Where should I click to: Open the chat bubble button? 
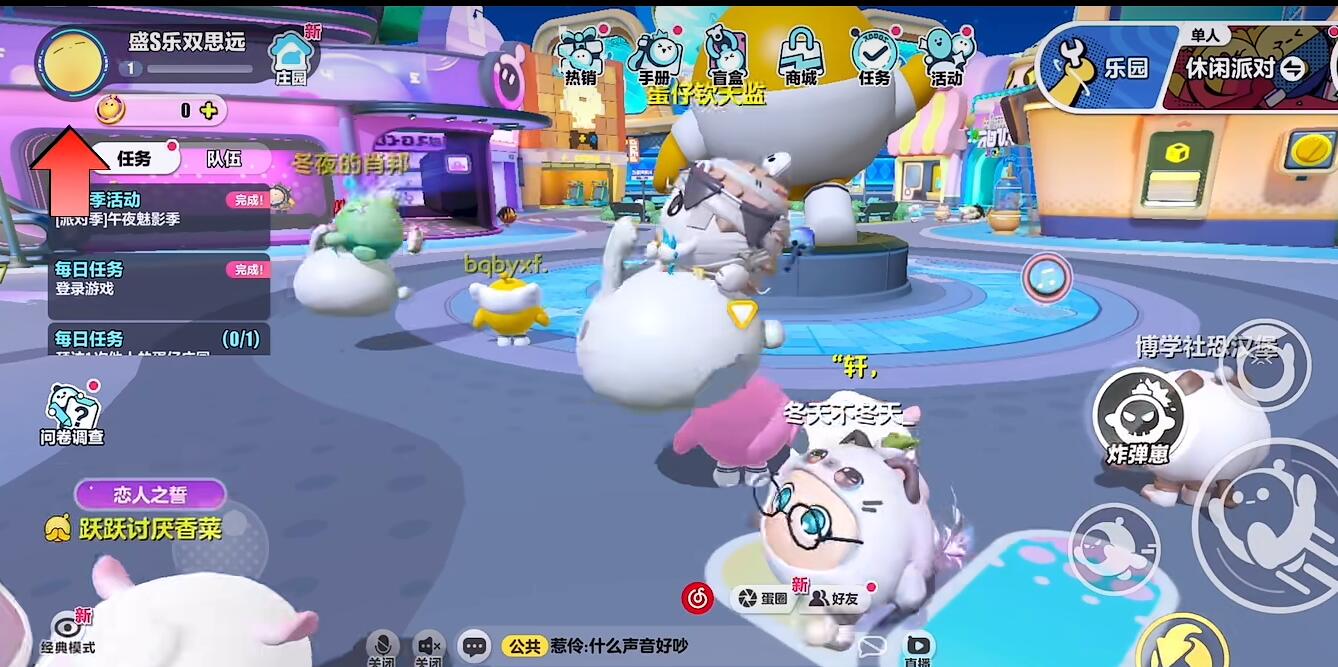pyautogui.click(x=474, y=646)
